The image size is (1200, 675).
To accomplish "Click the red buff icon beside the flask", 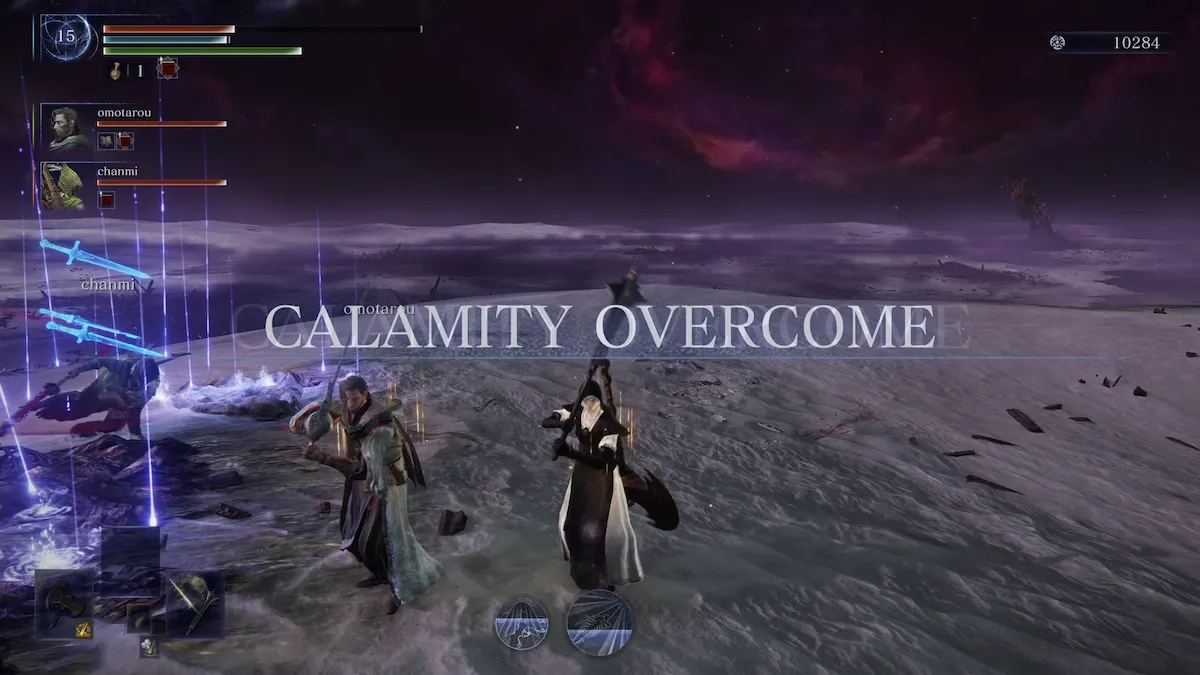I will coord(167,68).
